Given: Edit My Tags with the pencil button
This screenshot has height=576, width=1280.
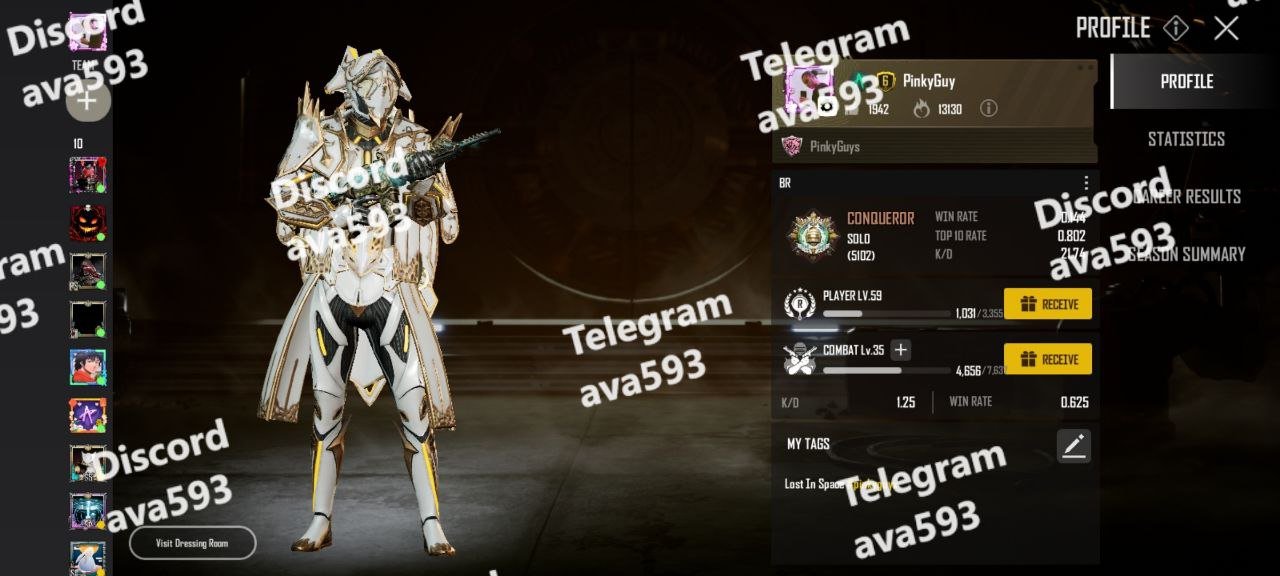Looking at the screenshot, I should [1074, 446].
